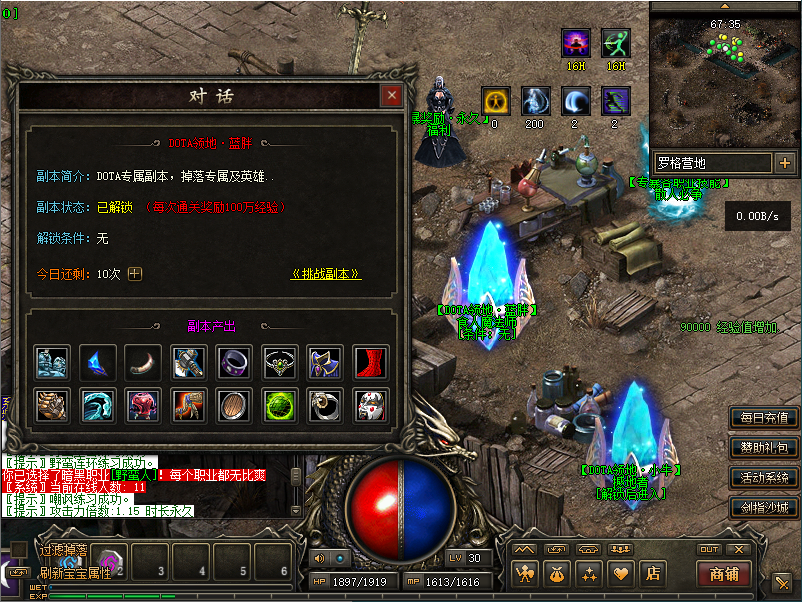The width and height of the screenshot is (802, 602).
Task: Activate the golden figure skill icon
Action: pyautogui.click(x=495, y=101)
